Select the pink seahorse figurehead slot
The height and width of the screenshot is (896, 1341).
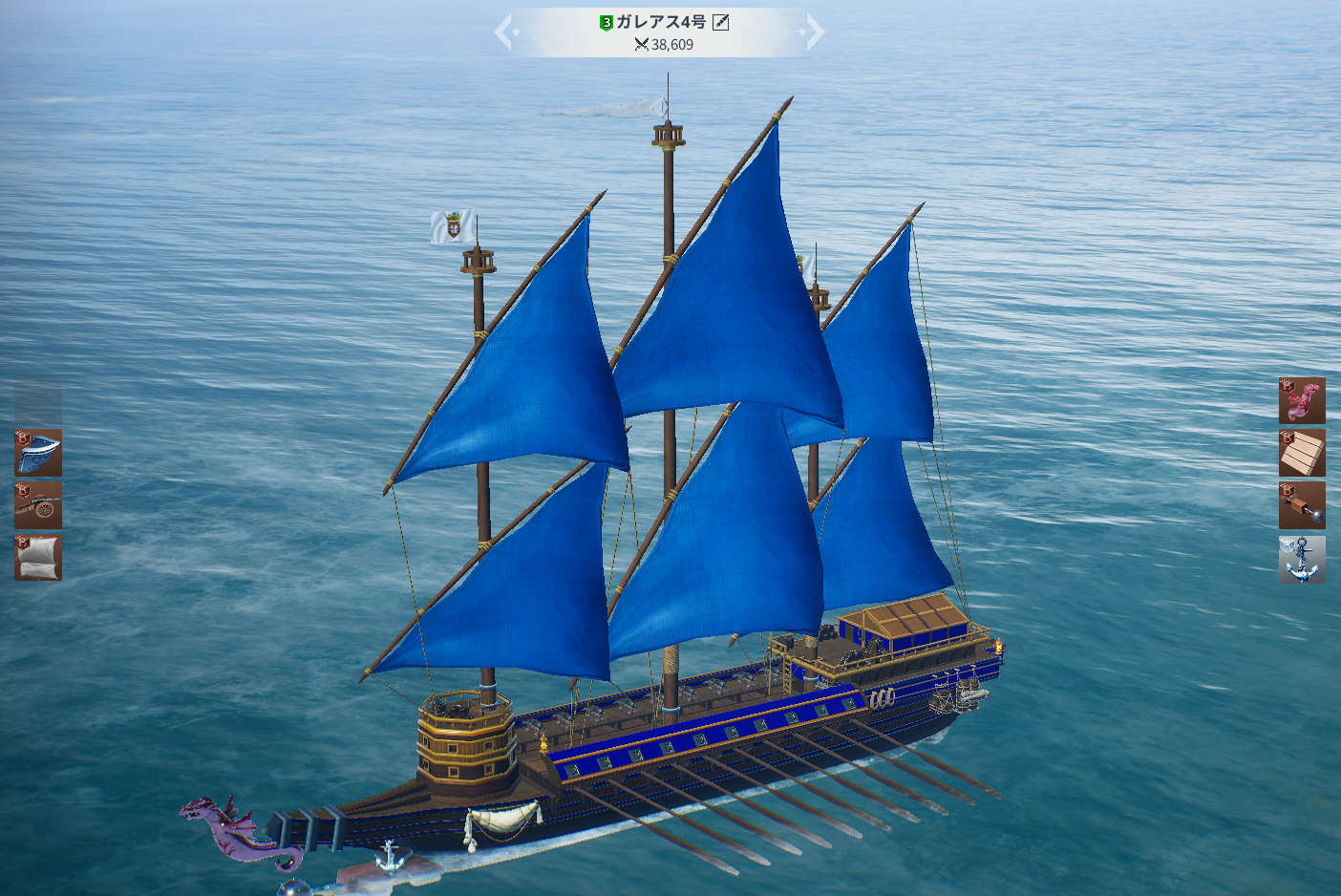[x=1302, y=400]
